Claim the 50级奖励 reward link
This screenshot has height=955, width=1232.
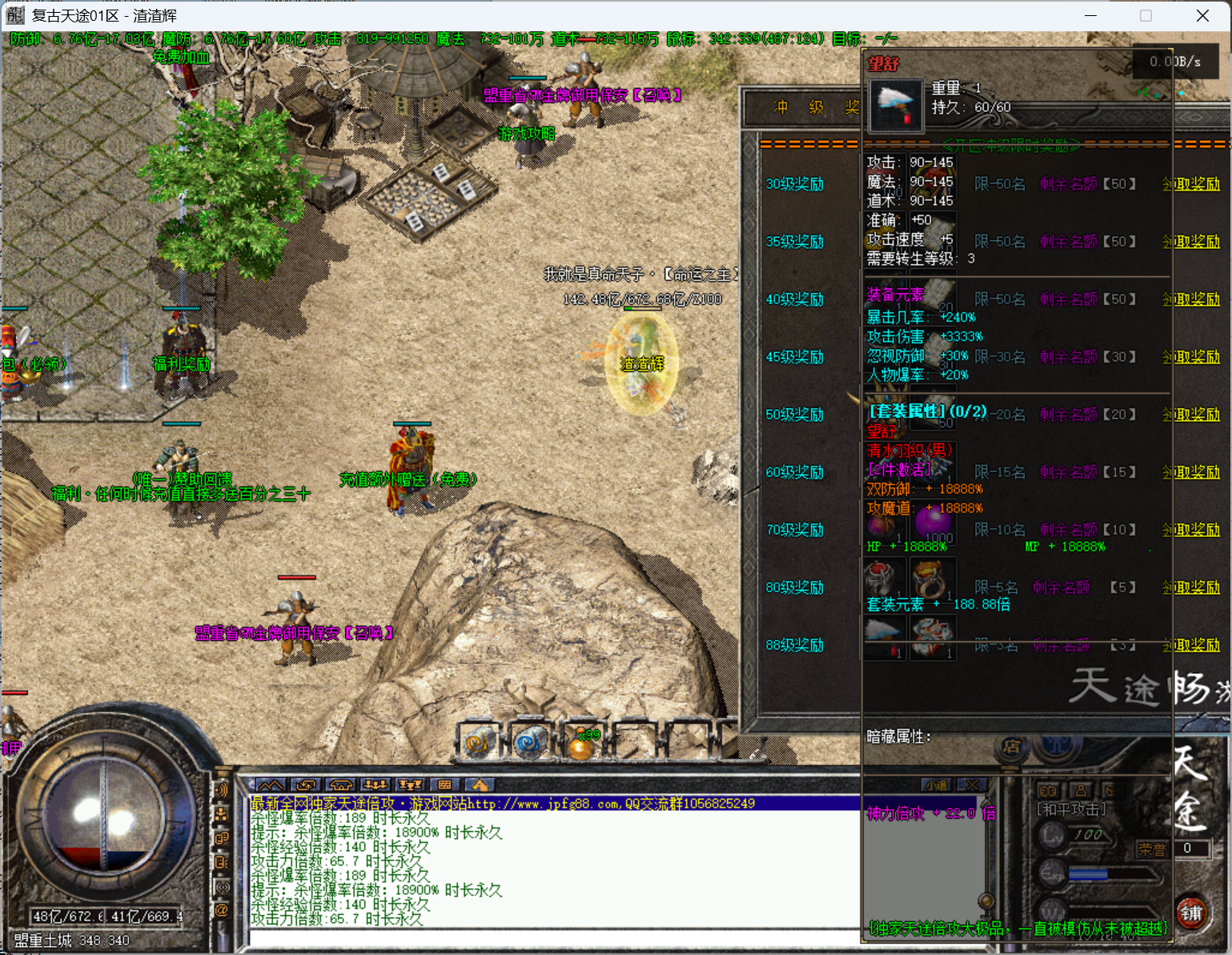(x=1190, y=415)
